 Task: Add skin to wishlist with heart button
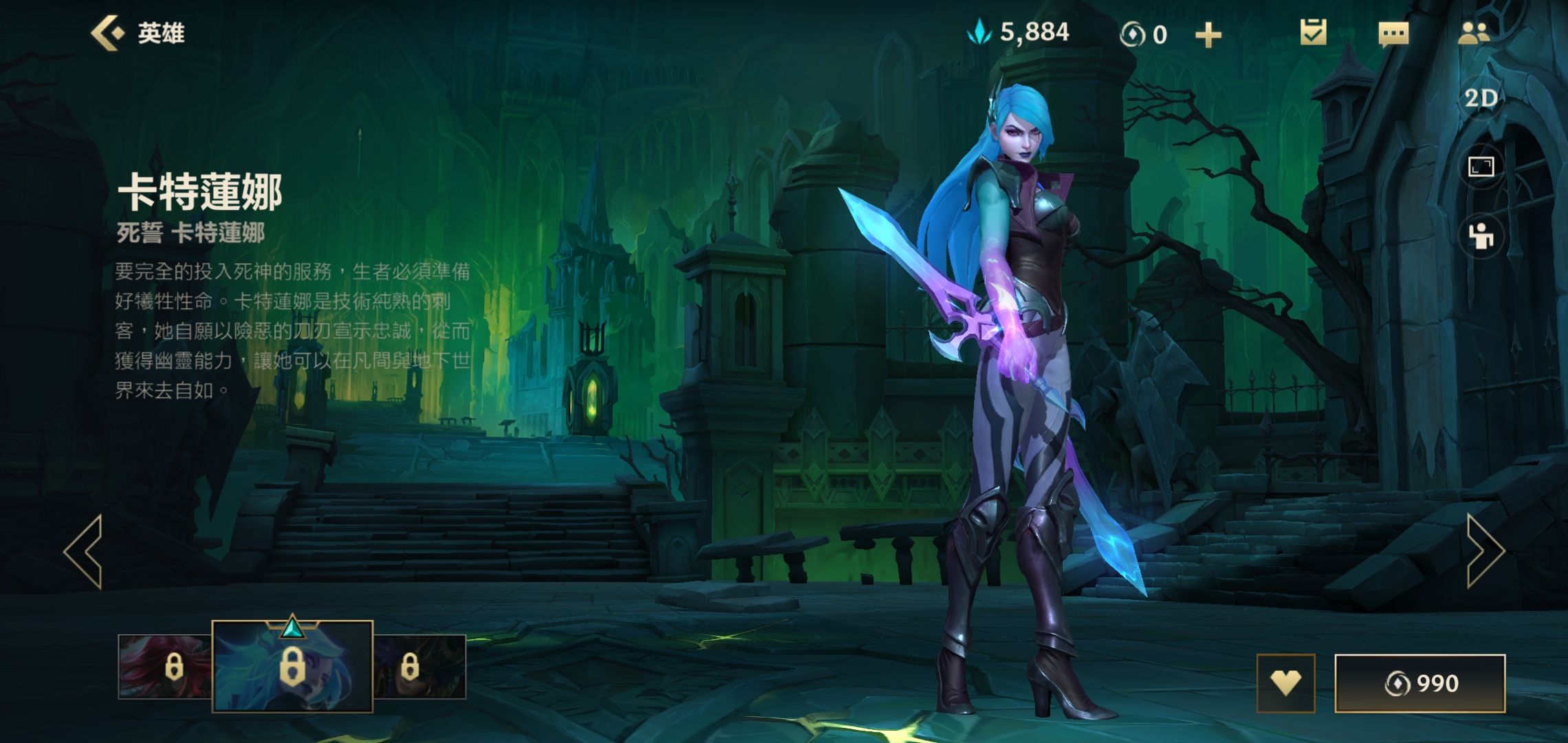pyautogui.click(x=1285, y=683)
